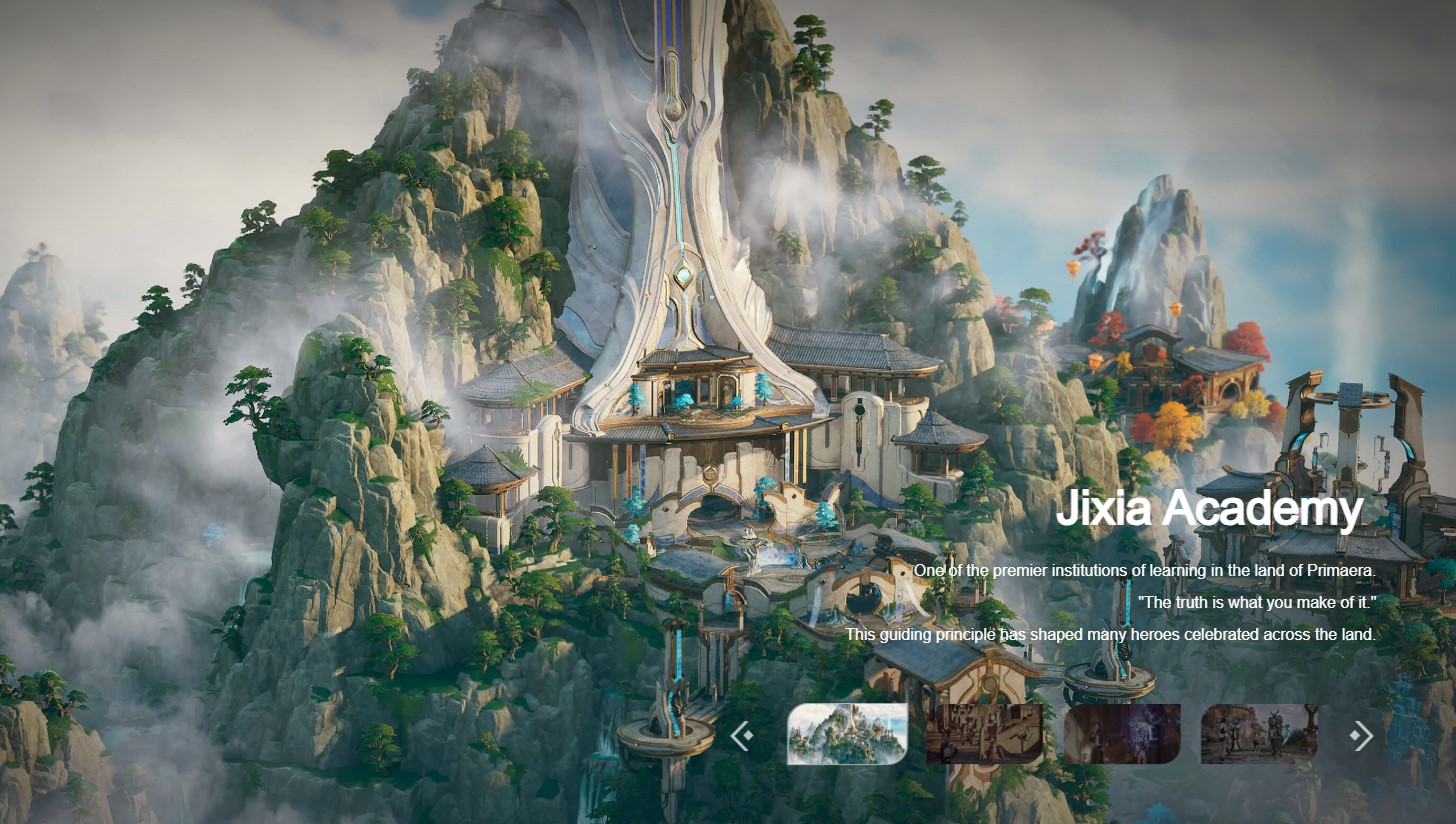Show the dark purple sparkle scene thumbnail
Viewport: 1456px width, 824px height.
(x=1121, y=734)
